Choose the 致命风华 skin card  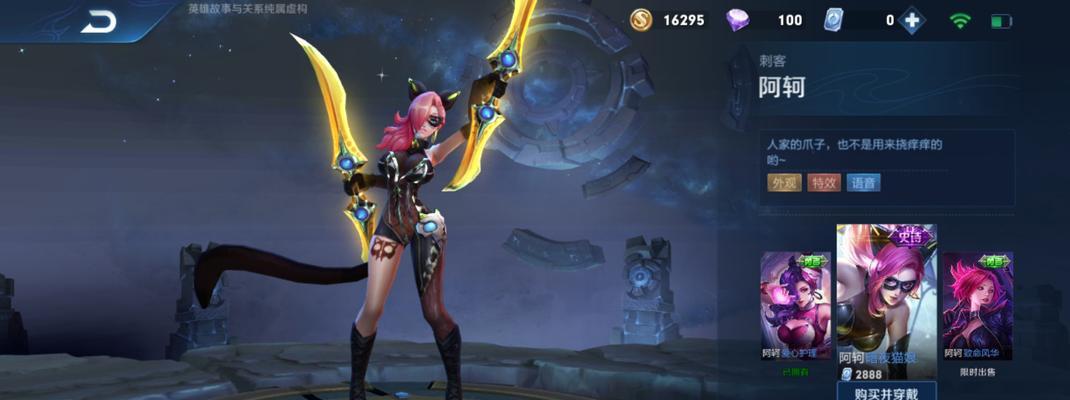977,304
